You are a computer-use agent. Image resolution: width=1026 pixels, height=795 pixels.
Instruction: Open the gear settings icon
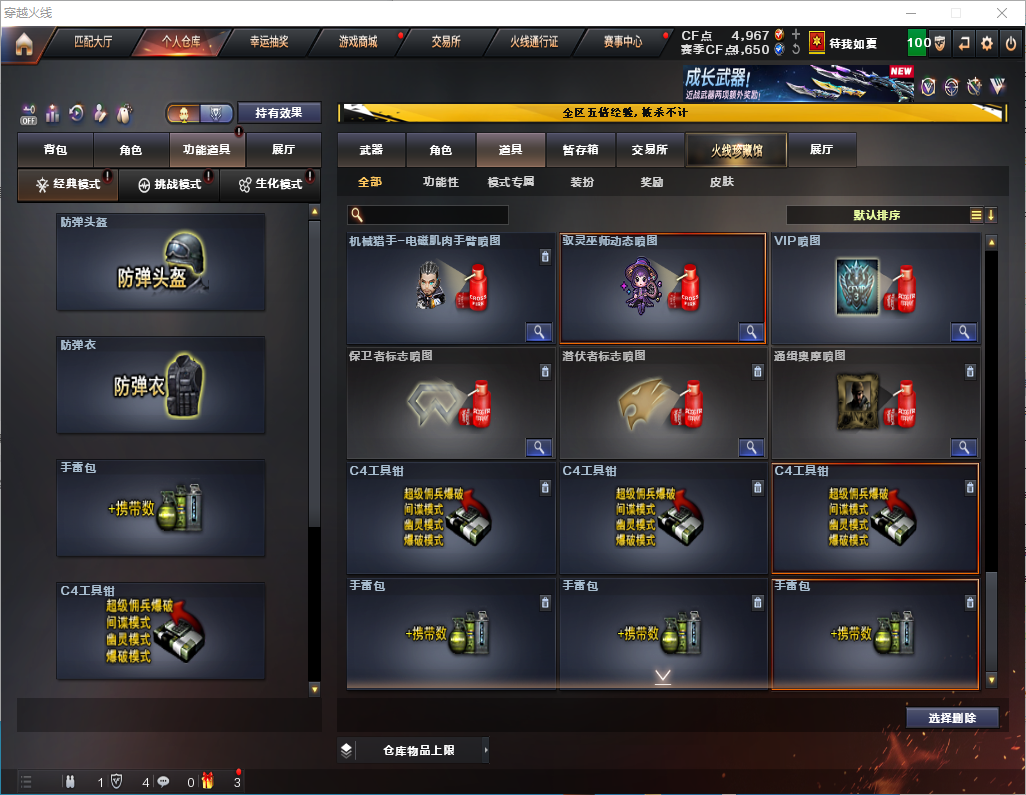[987, 43]
